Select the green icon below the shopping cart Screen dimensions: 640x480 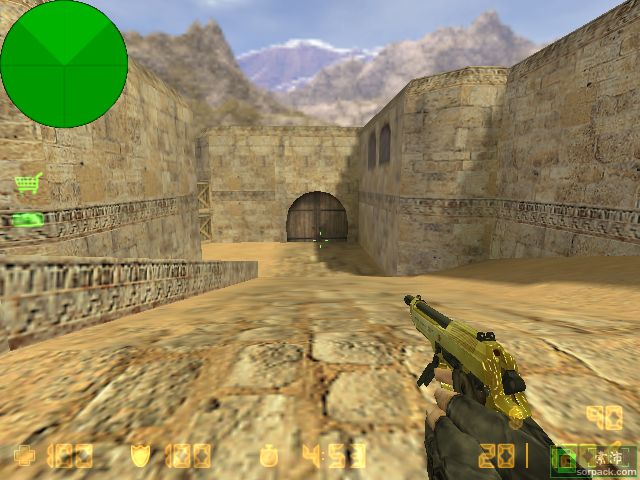point(28,219)
